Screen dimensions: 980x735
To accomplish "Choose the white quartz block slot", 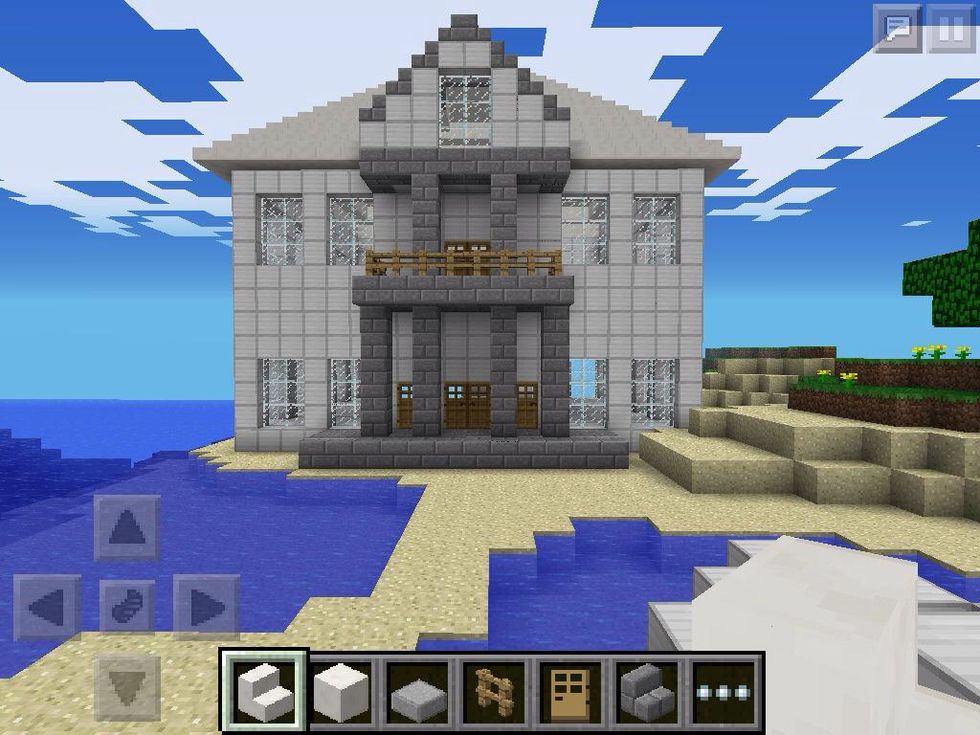I will click(342, 690).
